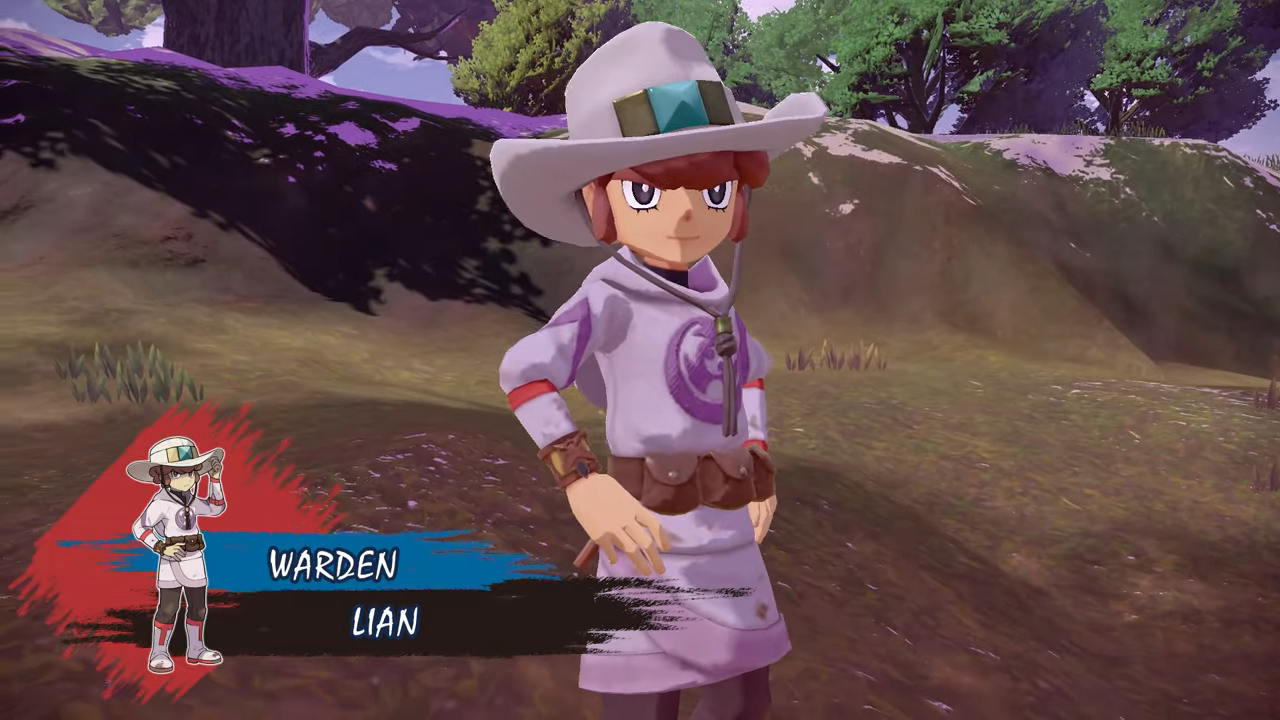1280x720 pixels.
Task: Select the WARDEN title text
Action: point(333,565)
